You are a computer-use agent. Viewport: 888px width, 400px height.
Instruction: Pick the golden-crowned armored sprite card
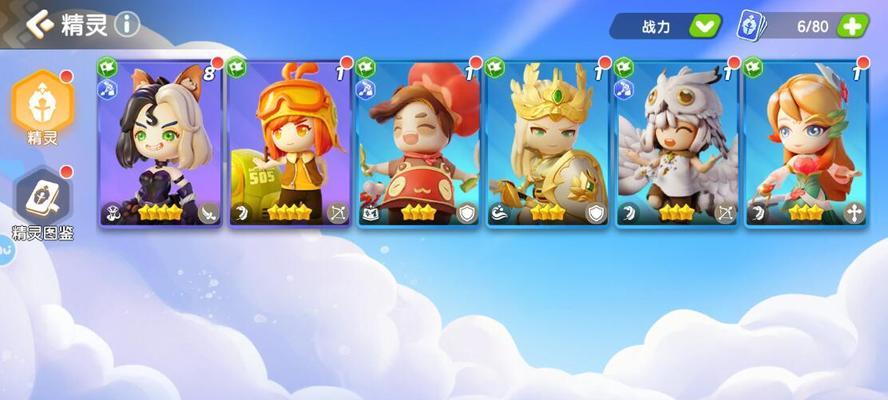548,143
